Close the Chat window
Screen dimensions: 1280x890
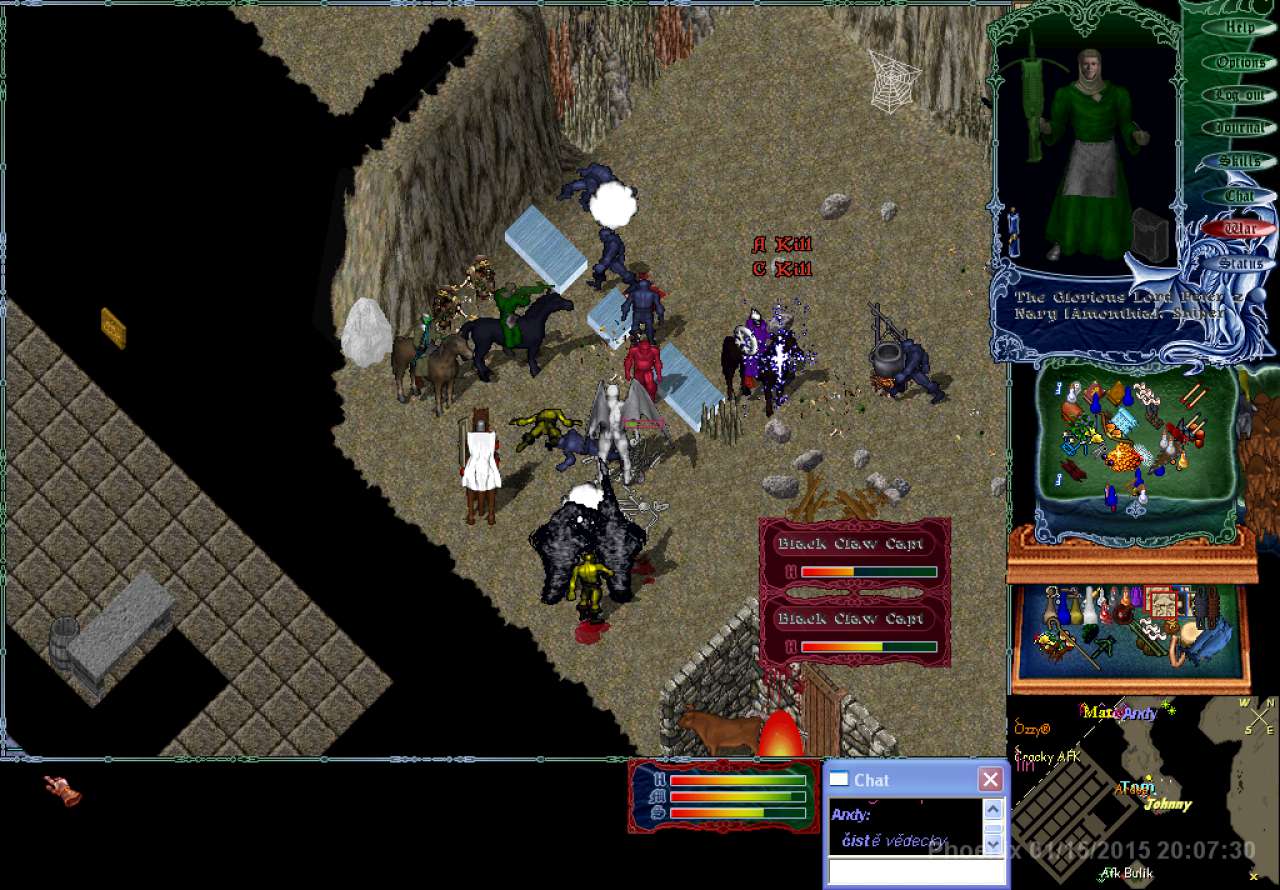[x=990, y=780]
